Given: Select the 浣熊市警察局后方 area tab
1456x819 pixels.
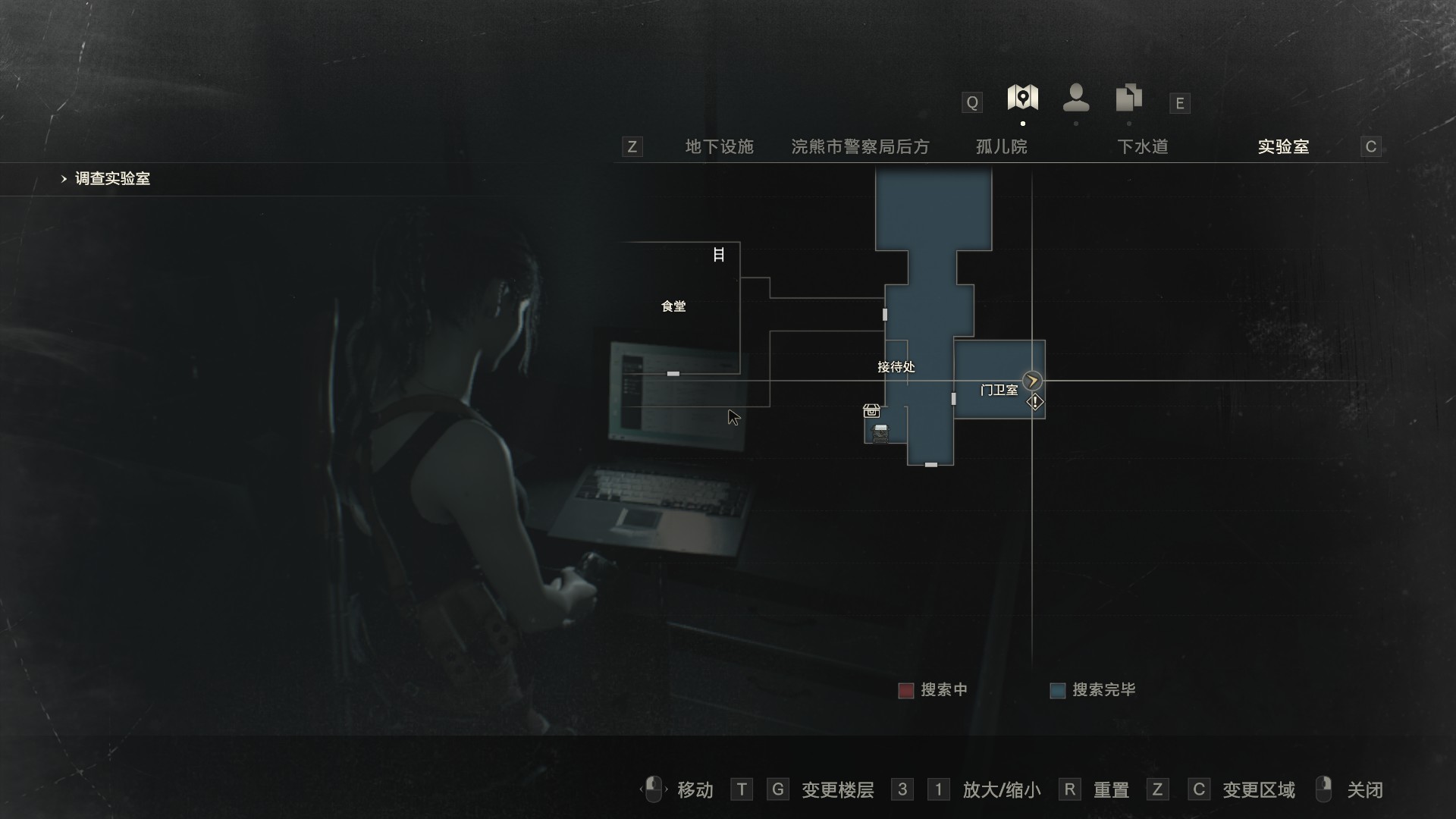Looking at the screenshot, I should pyautogui.click(x=860, y=146).
